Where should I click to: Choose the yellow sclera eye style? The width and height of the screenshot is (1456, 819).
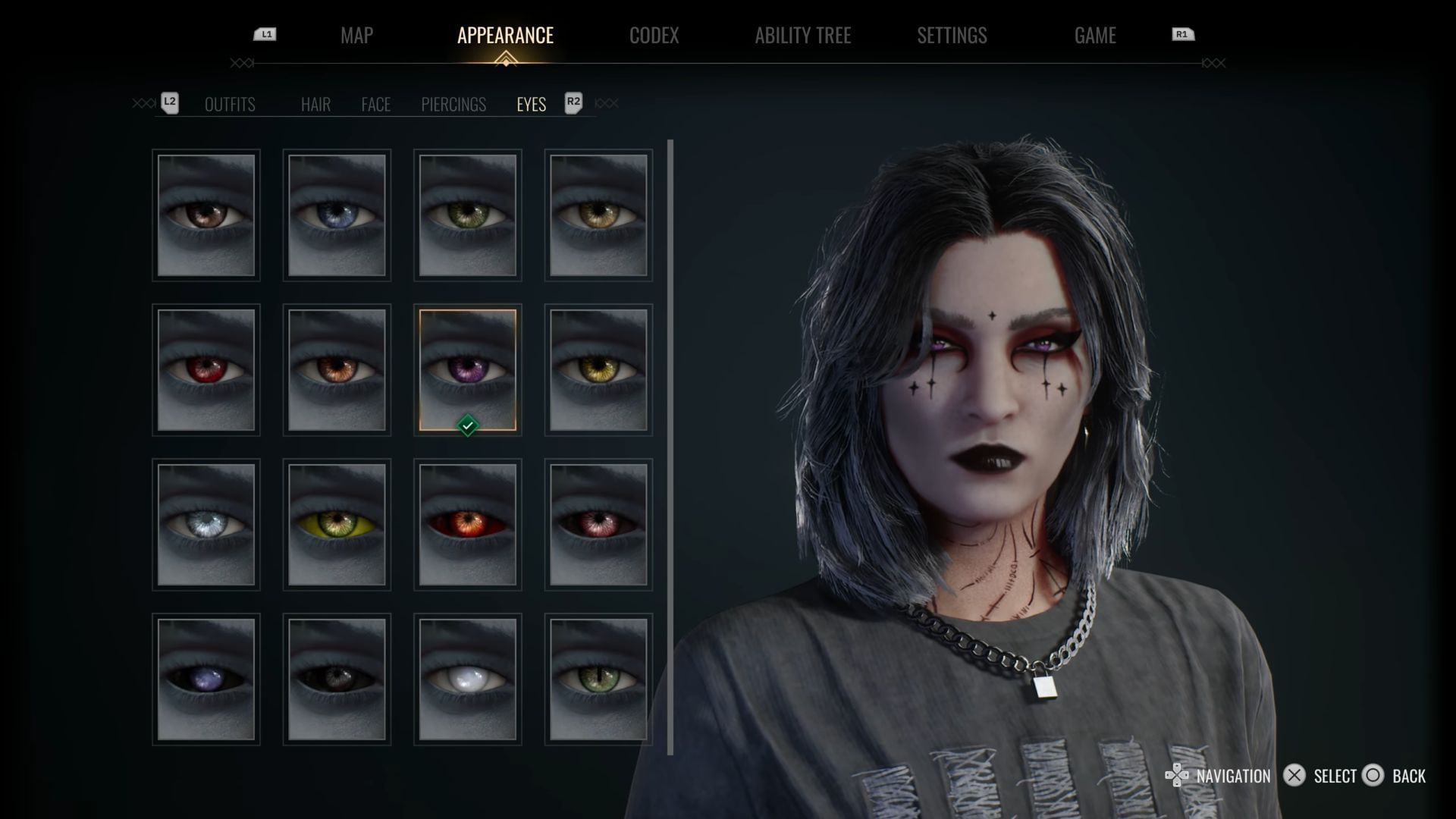coord(337,525)
